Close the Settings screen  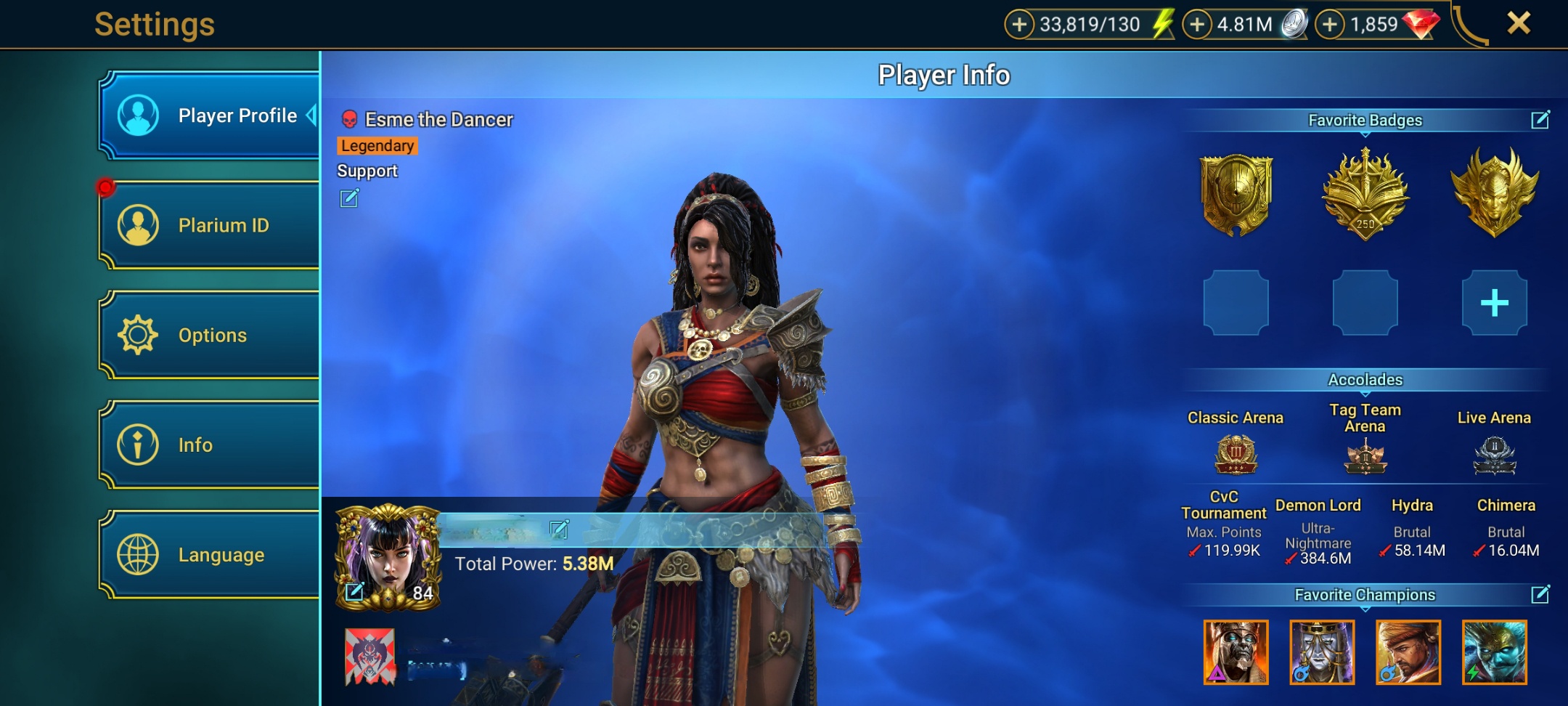[x=1518, y=23]
